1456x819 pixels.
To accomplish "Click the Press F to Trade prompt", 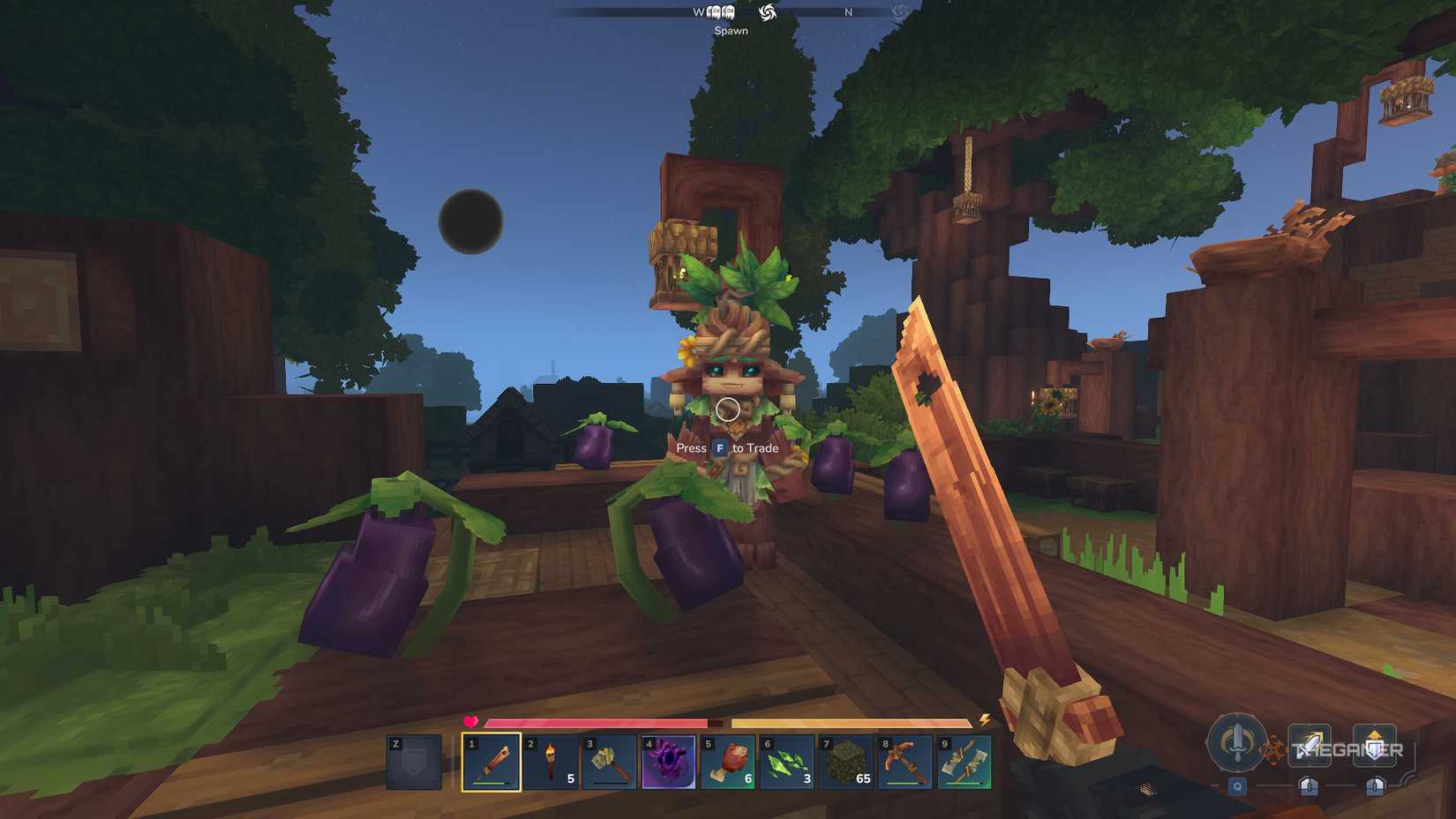I will 727,448.
